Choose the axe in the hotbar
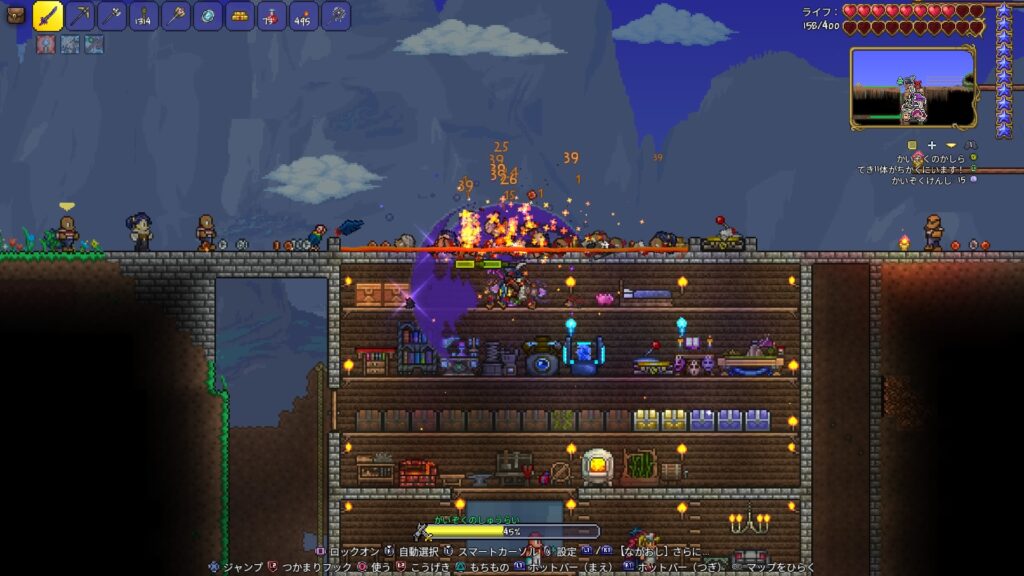This screenshot has height=576, width=1024. pyautogui.click(x=112, y=15)
